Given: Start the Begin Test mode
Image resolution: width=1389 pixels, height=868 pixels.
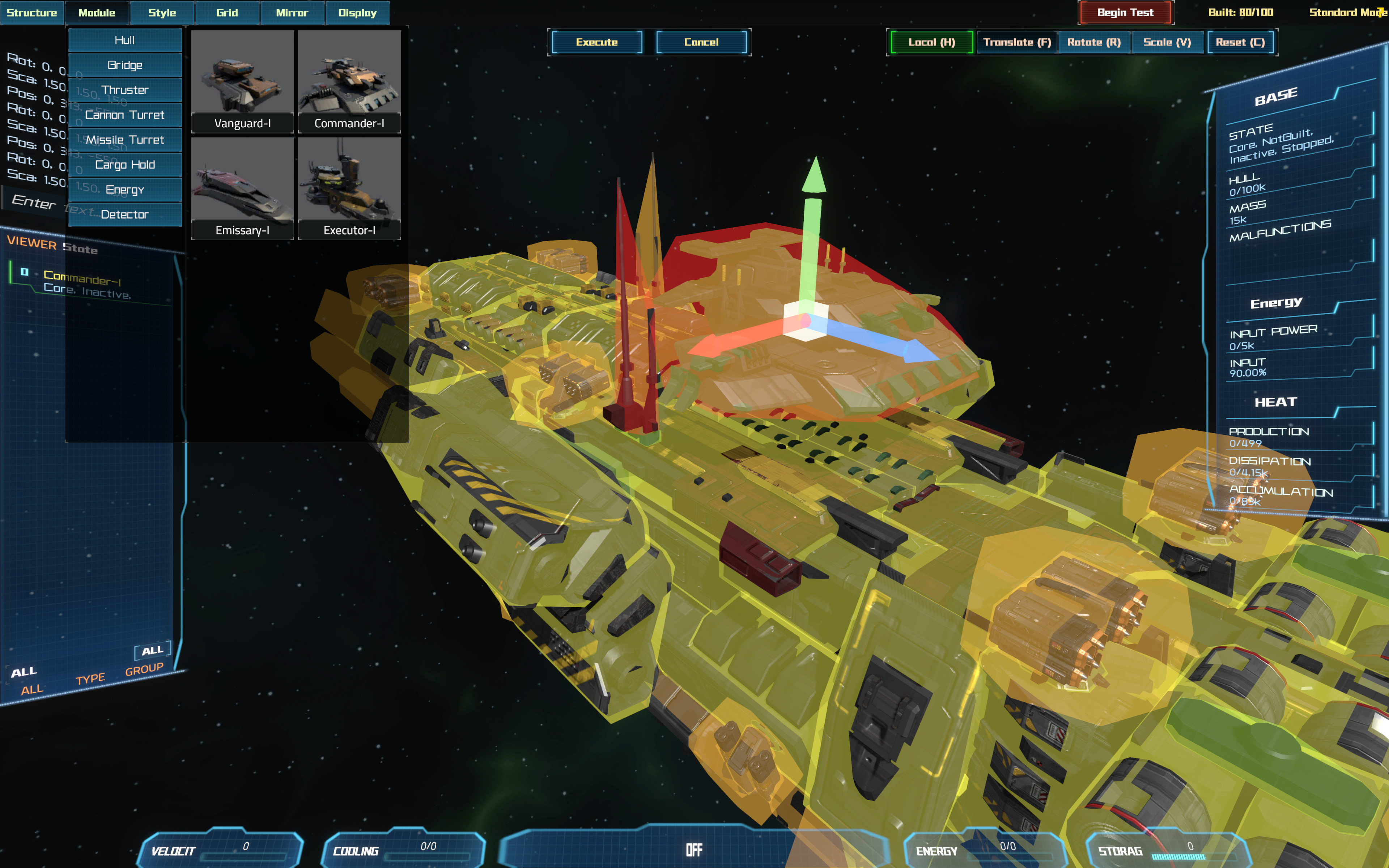Looking at the screenshot, I should coord(1125,13).
